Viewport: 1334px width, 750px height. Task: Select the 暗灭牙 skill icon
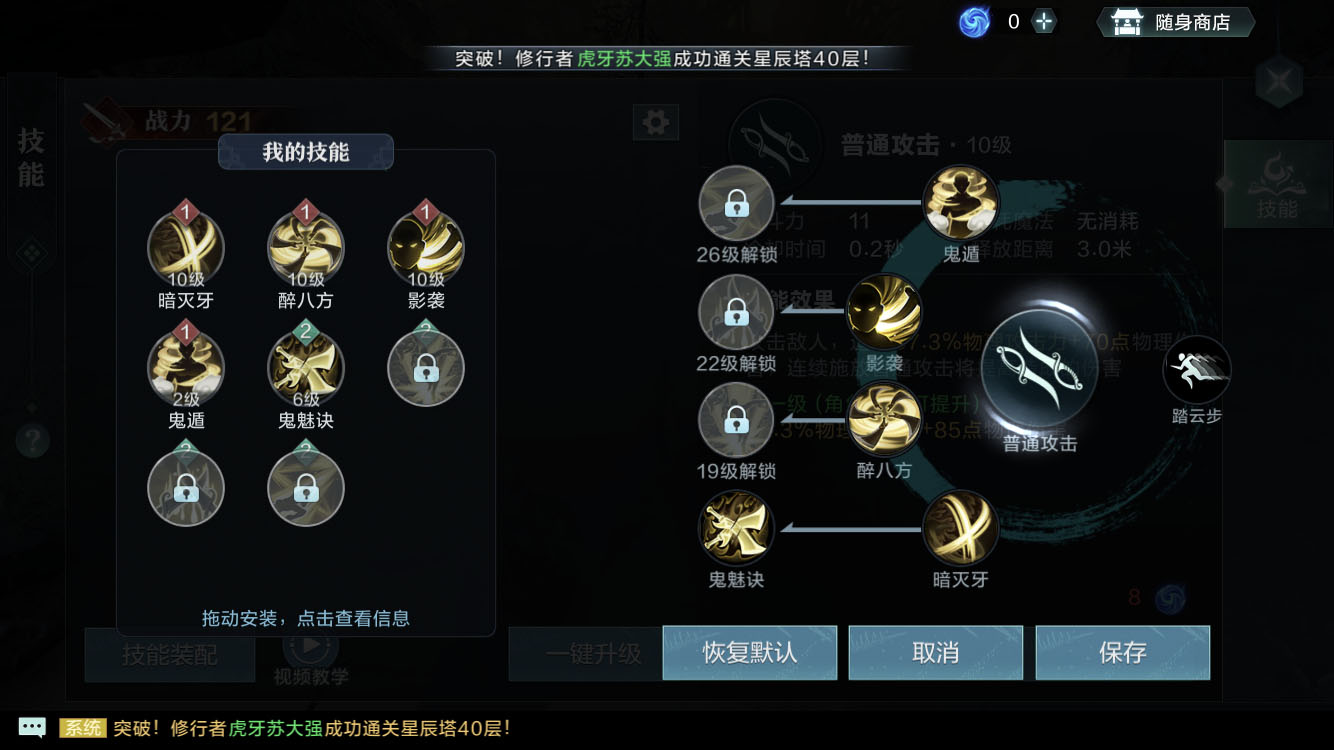tap(185, 247)
